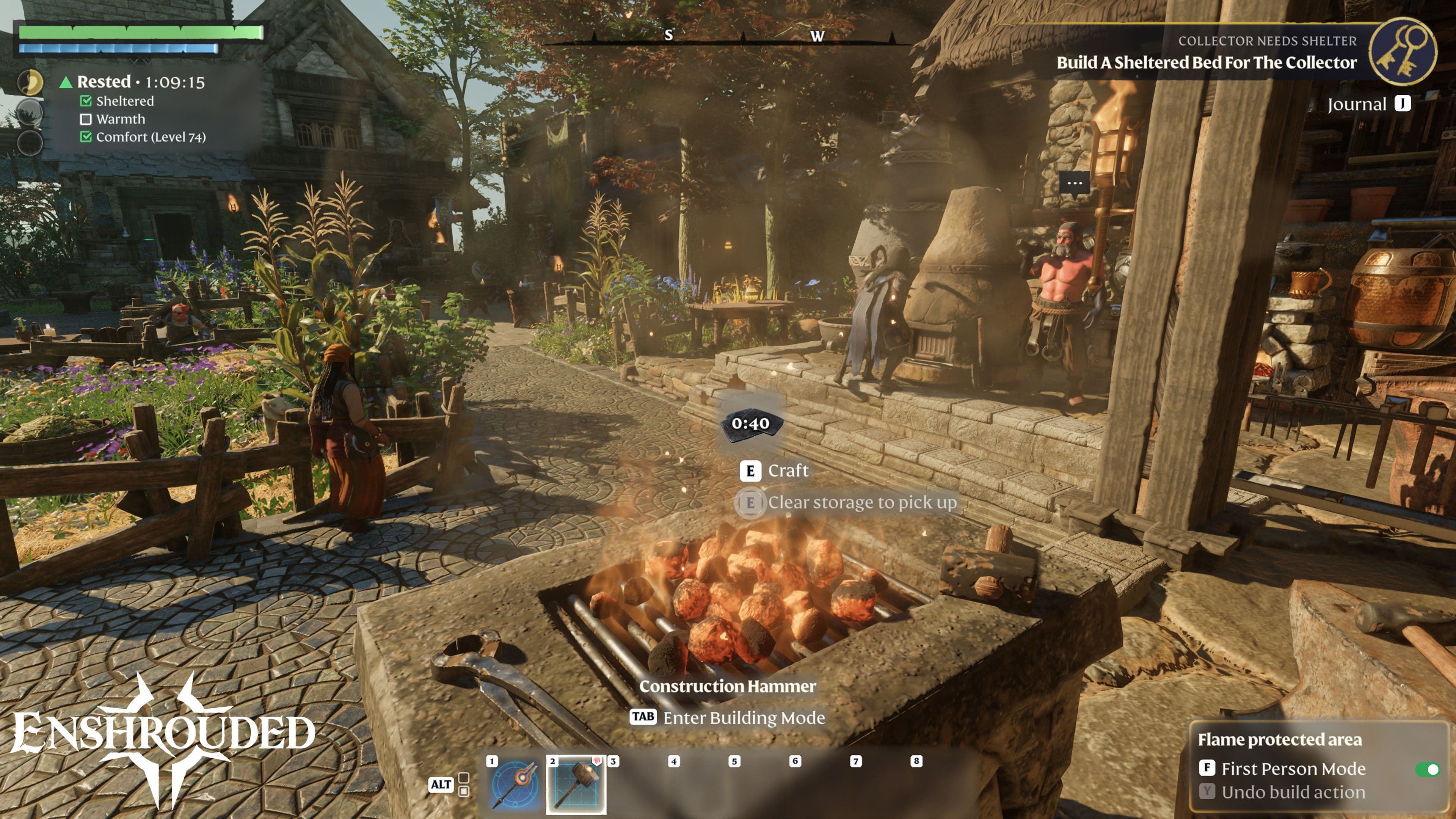The image size is (1456, 819).
Task: Toggle First Person Mode switch
Action: pyautogui.click(x=1427, y=769)
